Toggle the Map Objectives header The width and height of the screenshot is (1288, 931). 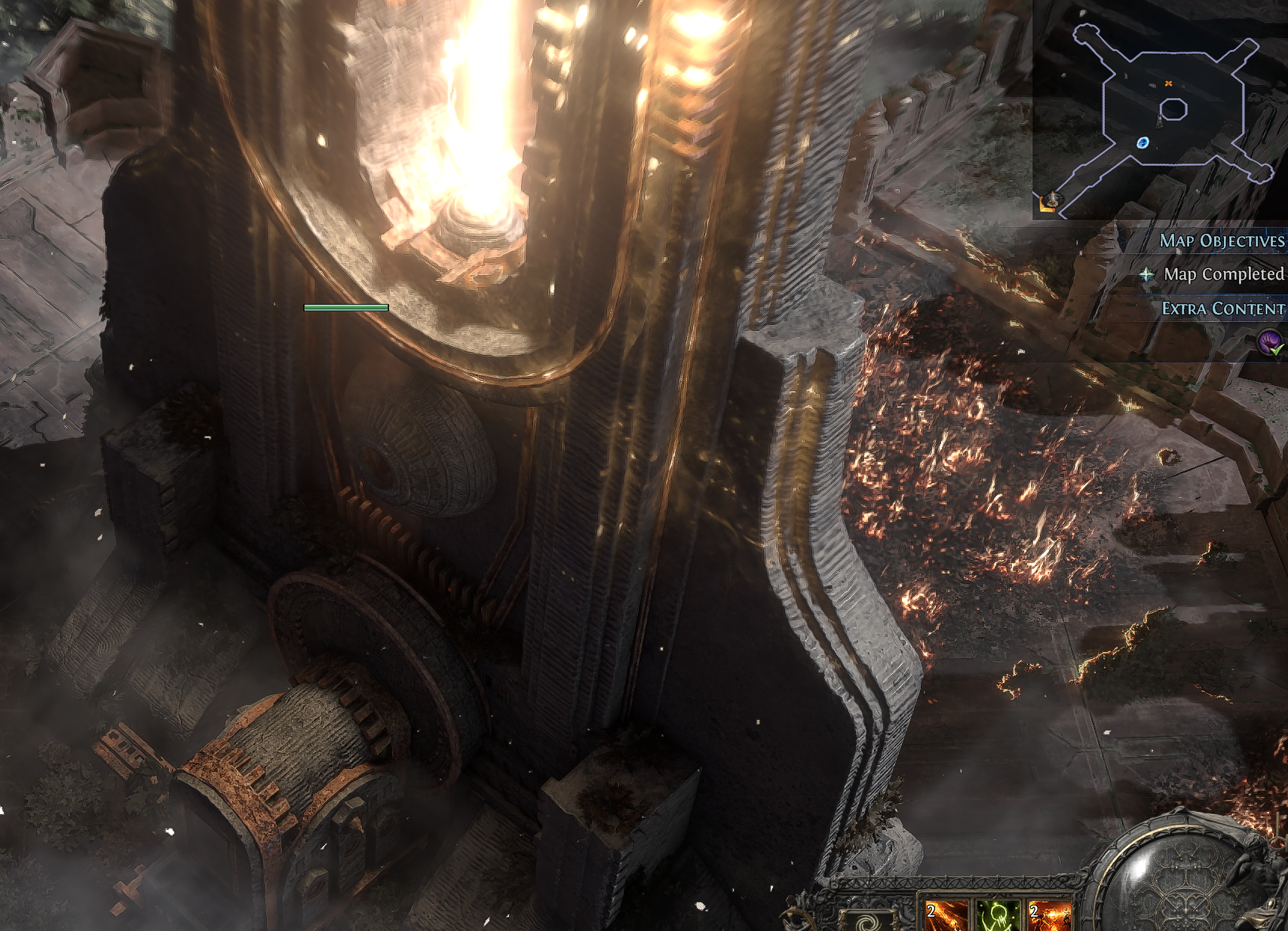[1221, 240]
